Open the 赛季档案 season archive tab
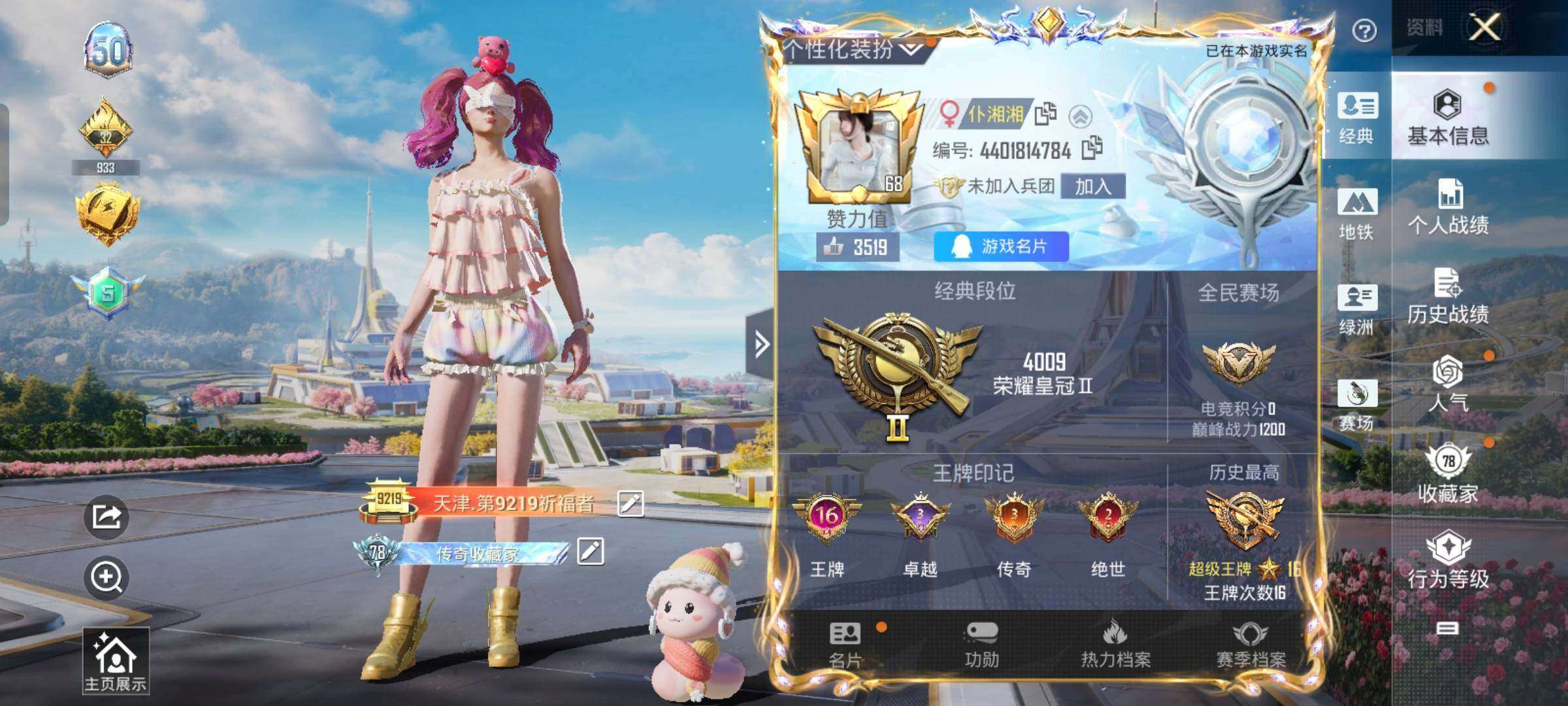The image size is (1568, 706). tap(1250, 644)
